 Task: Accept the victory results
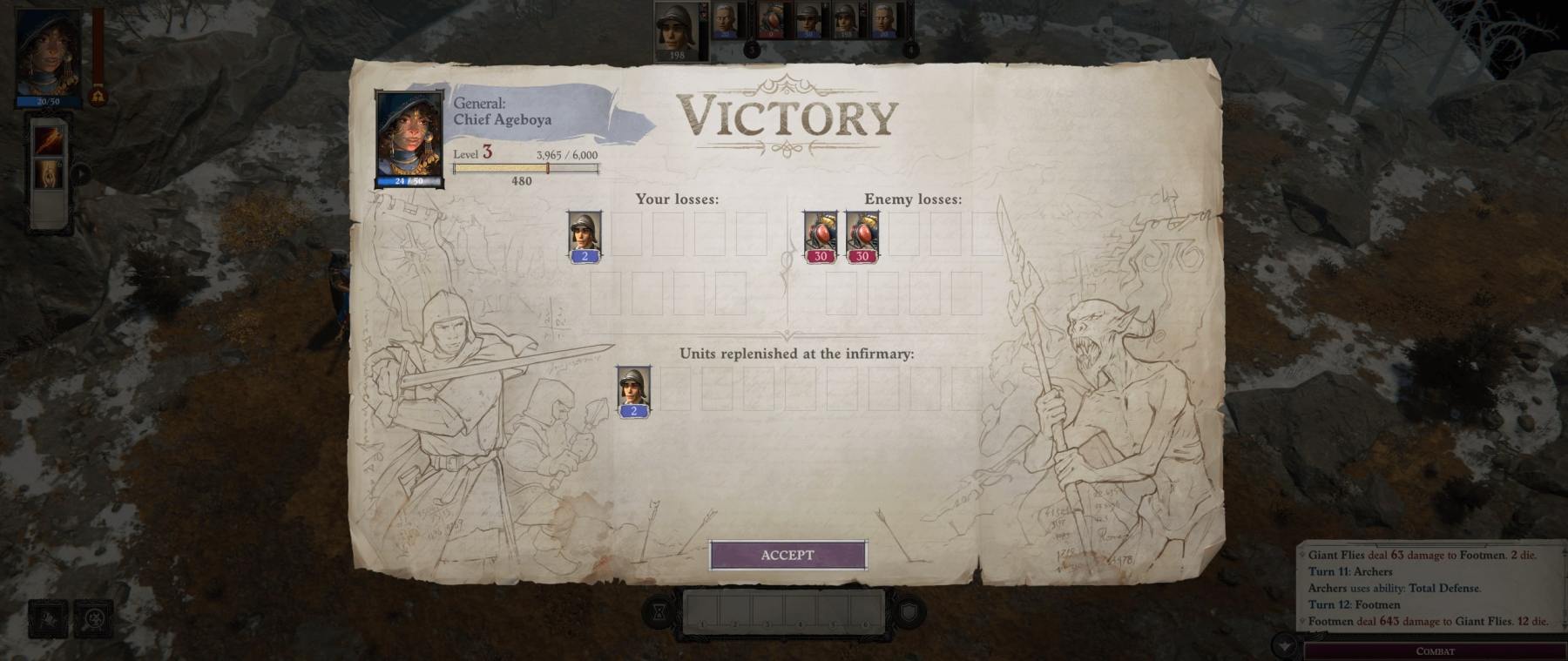point(787,555)
